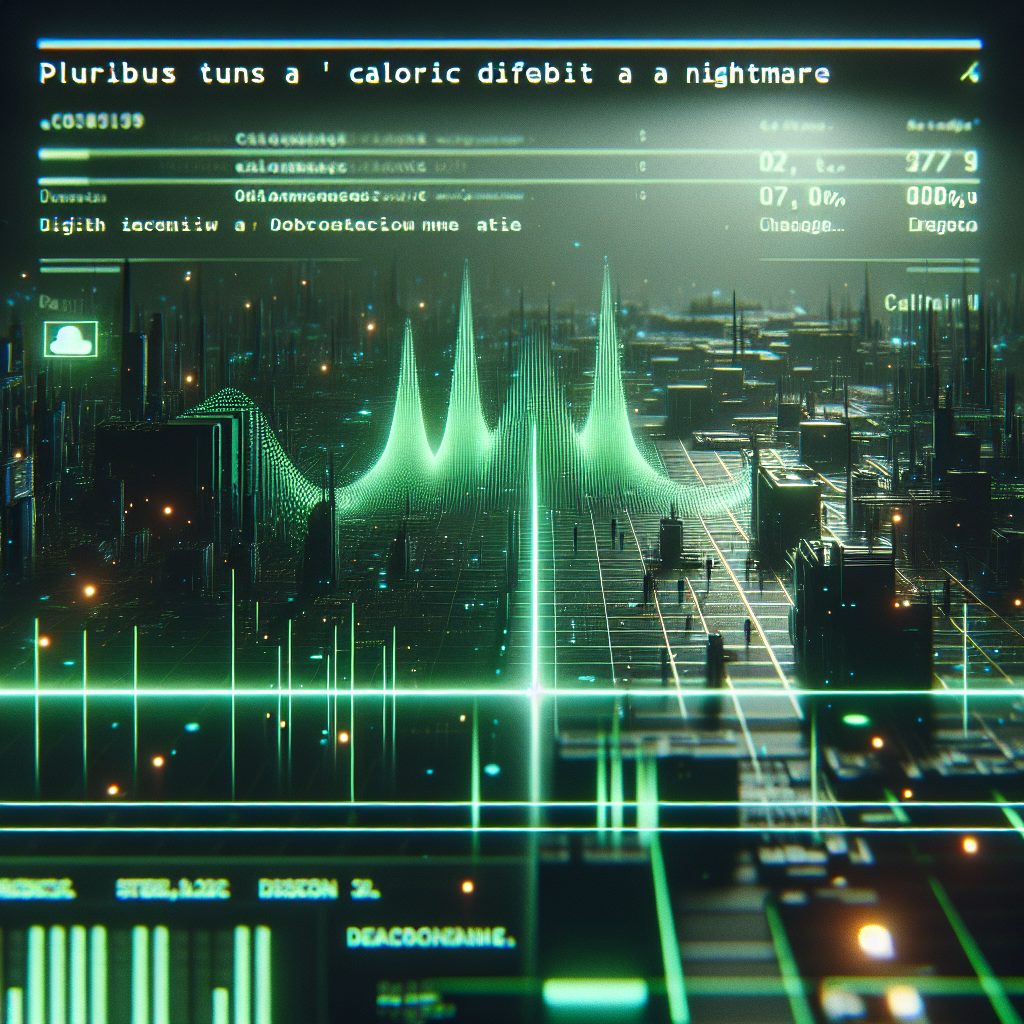Click the green cloud icon

71,339
